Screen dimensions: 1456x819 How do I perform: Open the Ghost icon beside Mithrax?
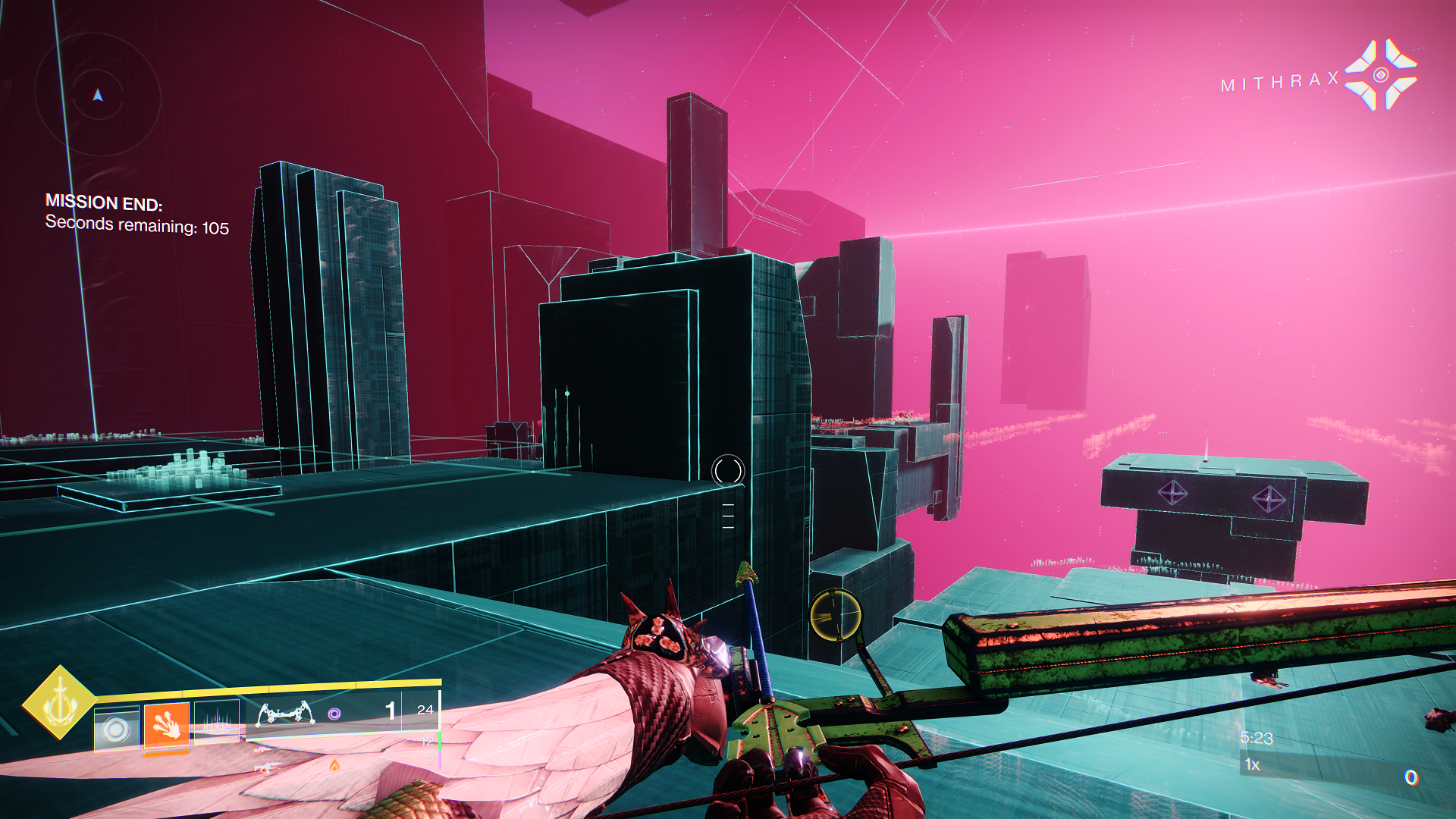1380,75
